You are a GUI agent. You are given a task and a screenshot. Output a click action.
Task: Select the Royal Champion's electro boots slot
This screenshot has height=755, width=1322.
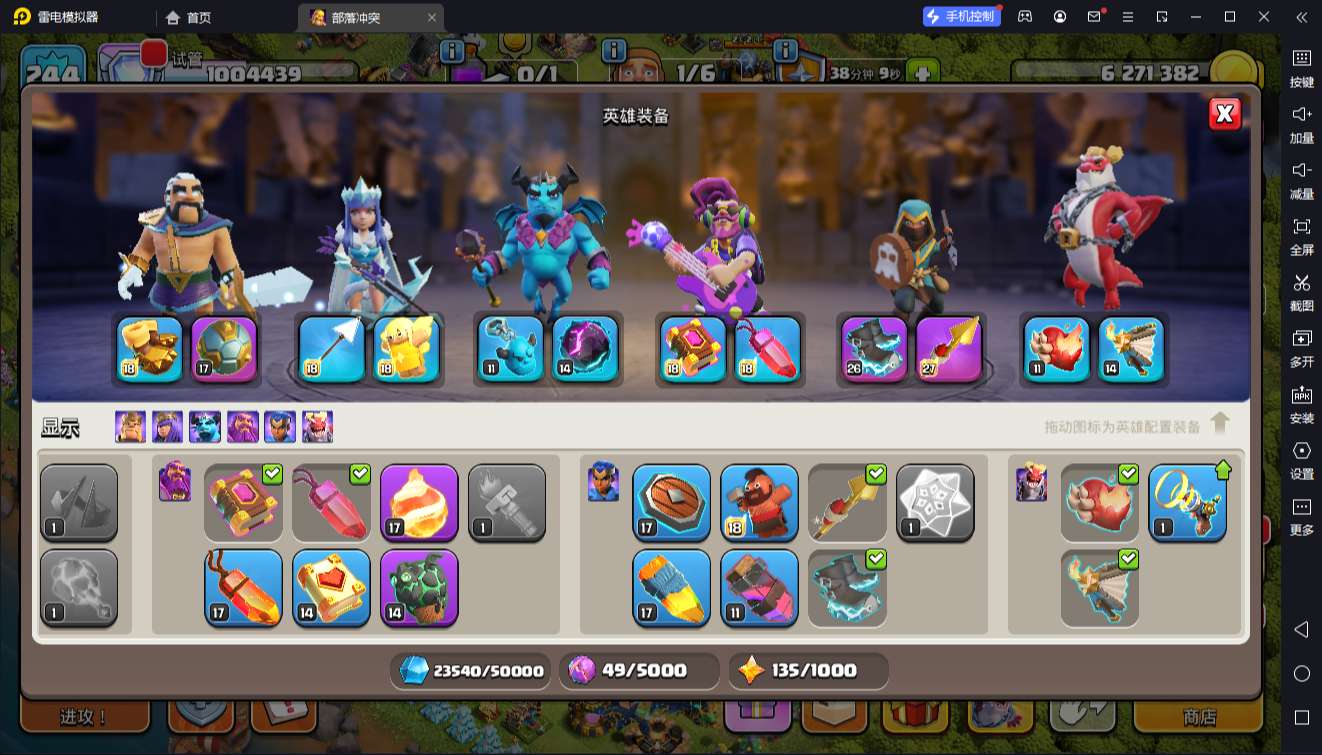pyautogui.click(x=873, y=349)
